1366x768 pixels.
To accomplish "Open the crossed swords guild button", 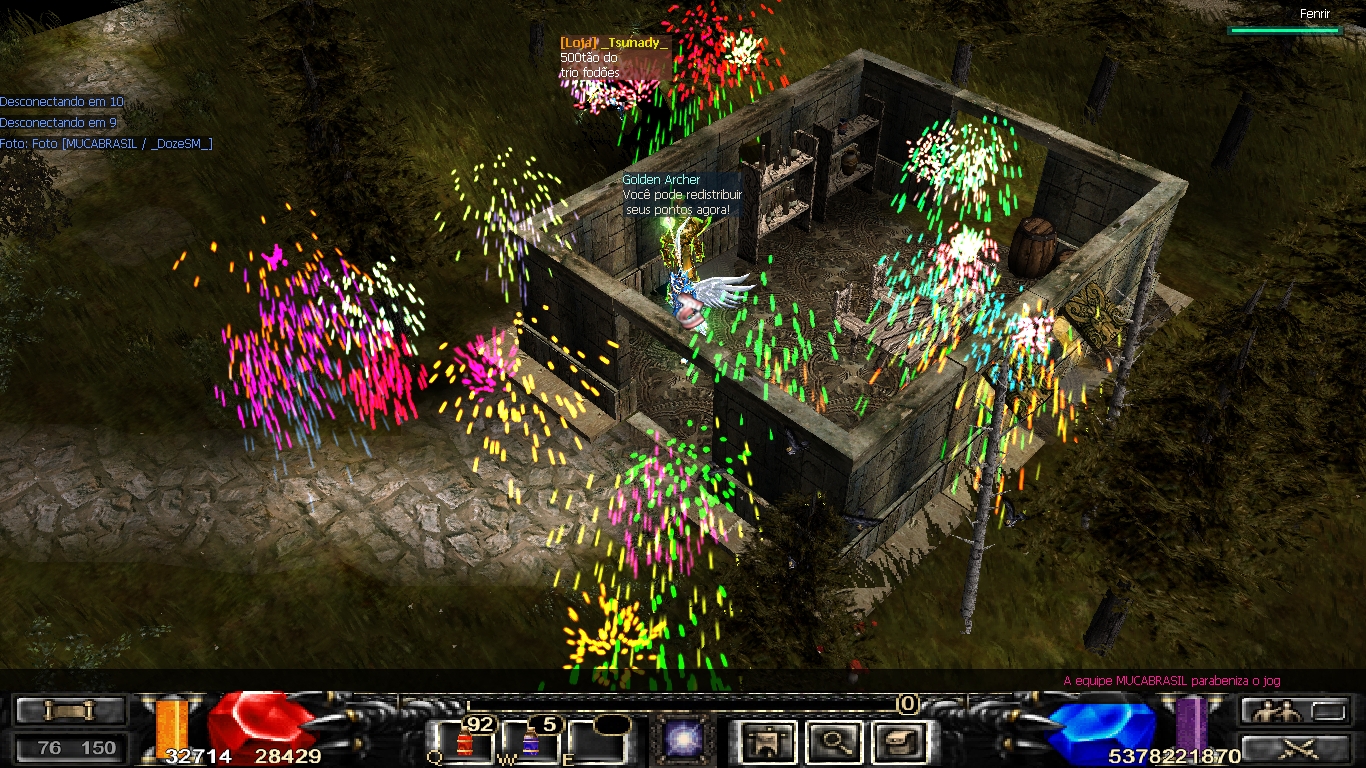I will [x=1298, y=745].
